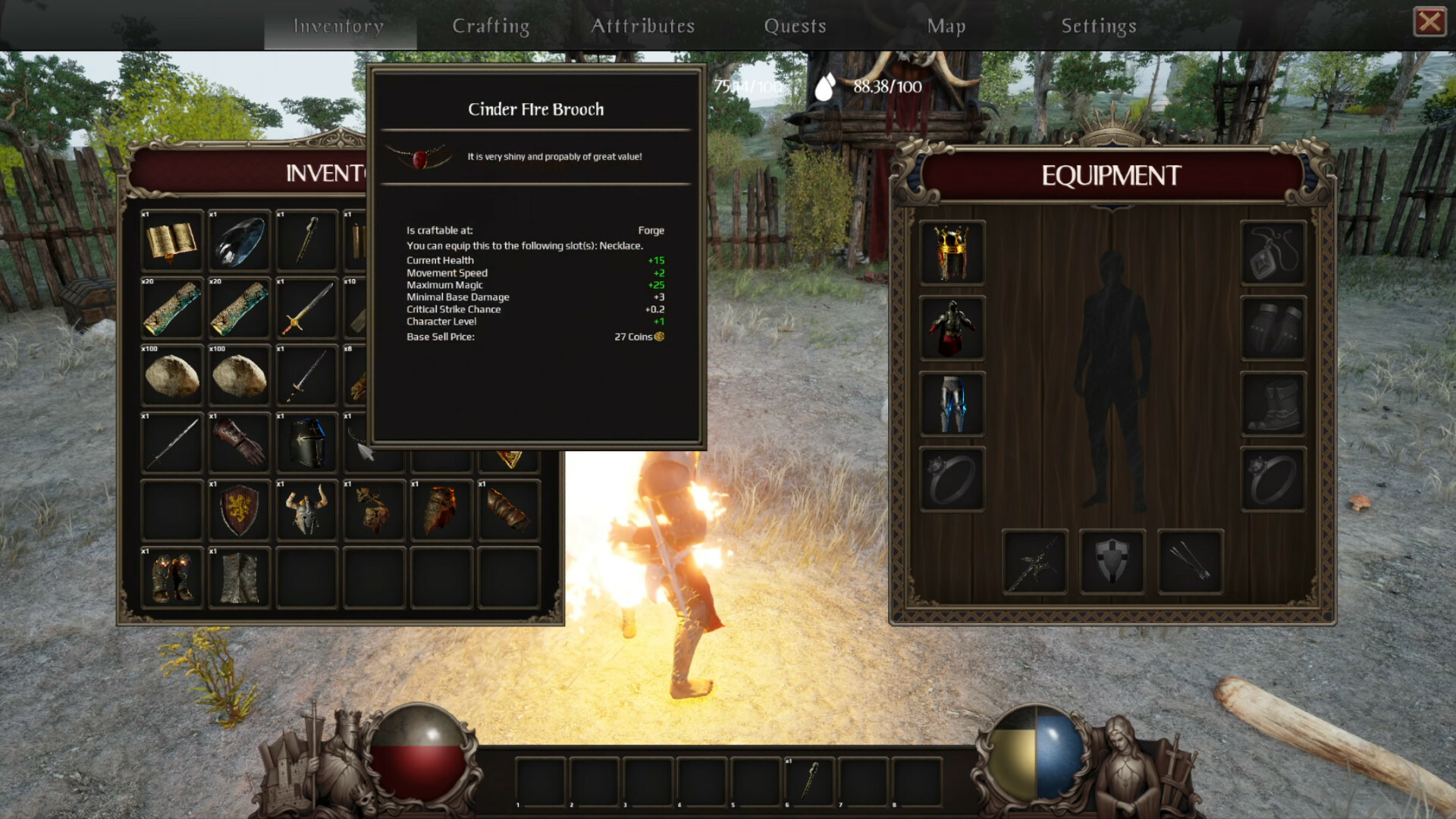Select the golden sword inventory item
The image size is (1456, 819).
tap(306, 309)
